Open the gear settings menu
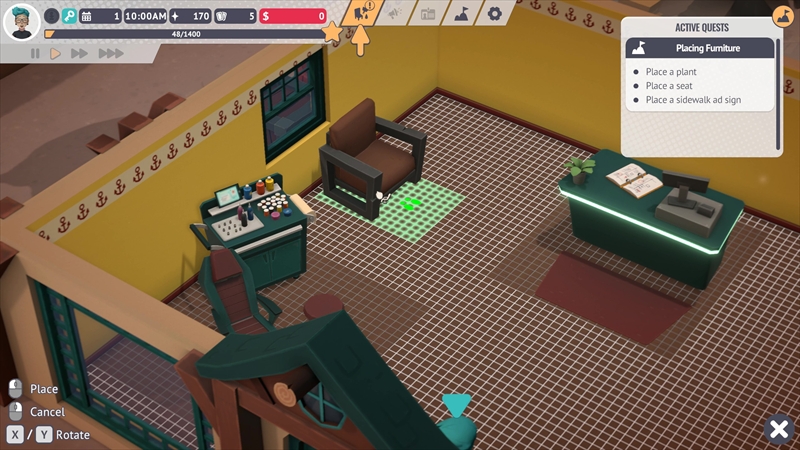Viewport: 800px width, 450px height. coord(494,14)
